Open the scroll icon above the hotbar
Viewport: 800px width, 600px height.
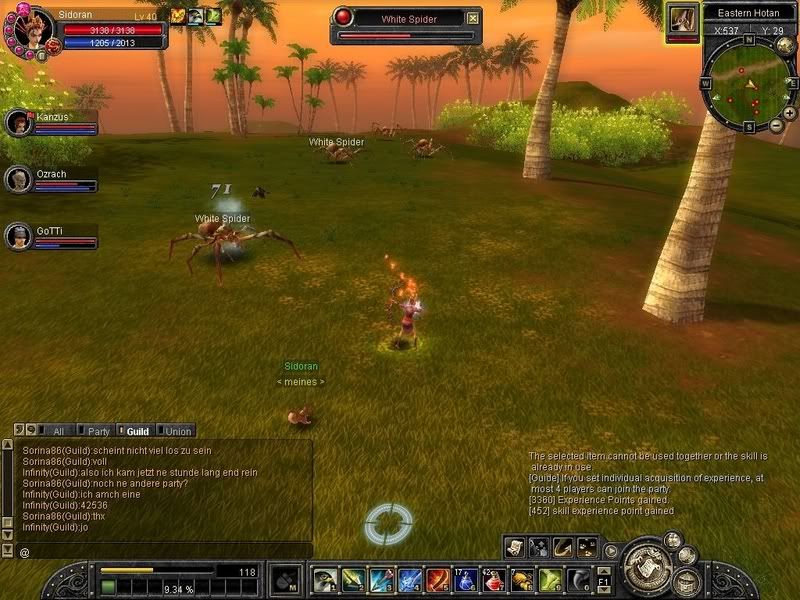click(x=515, y=546)
